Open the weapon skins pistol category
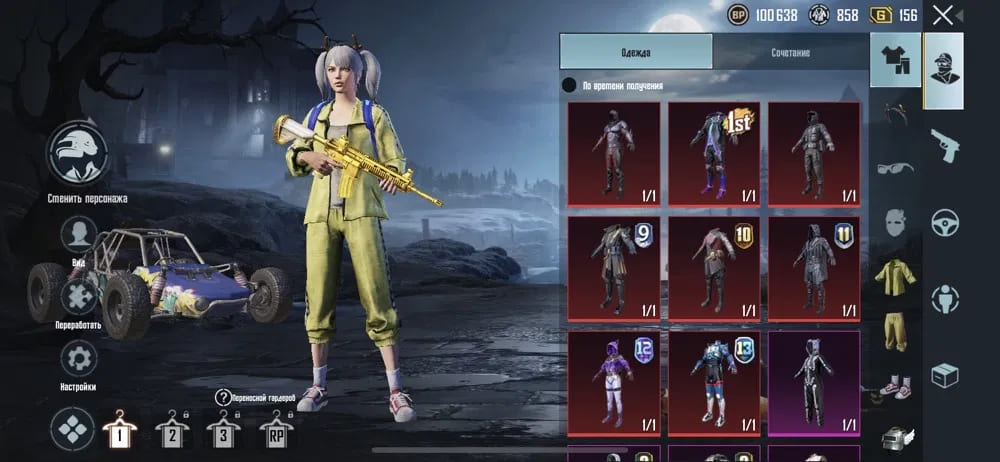Screen dimensions: 1000x462 (944, 145)
